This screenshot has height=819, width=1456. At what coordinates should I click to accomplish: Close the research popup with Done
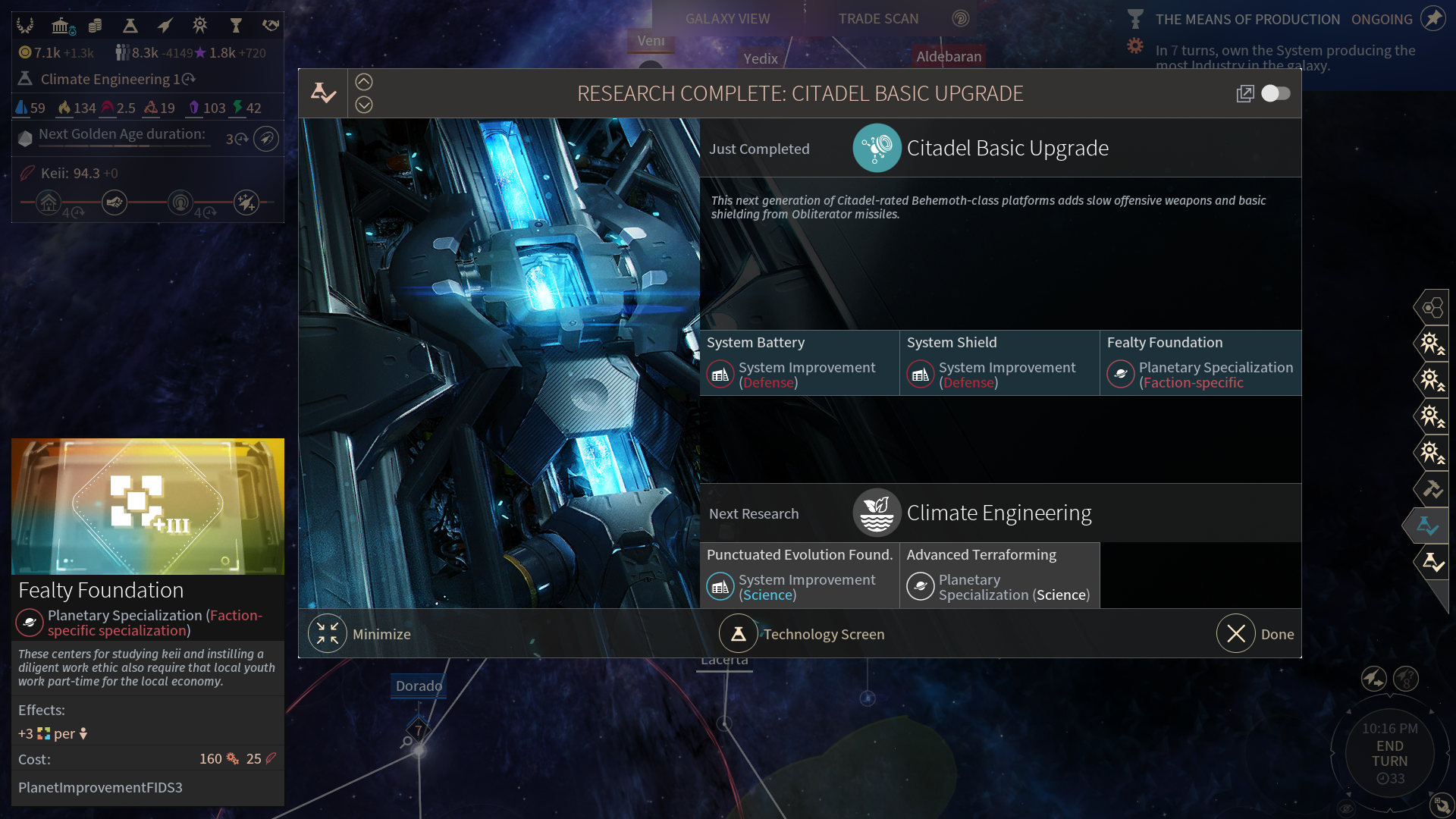1256,634
